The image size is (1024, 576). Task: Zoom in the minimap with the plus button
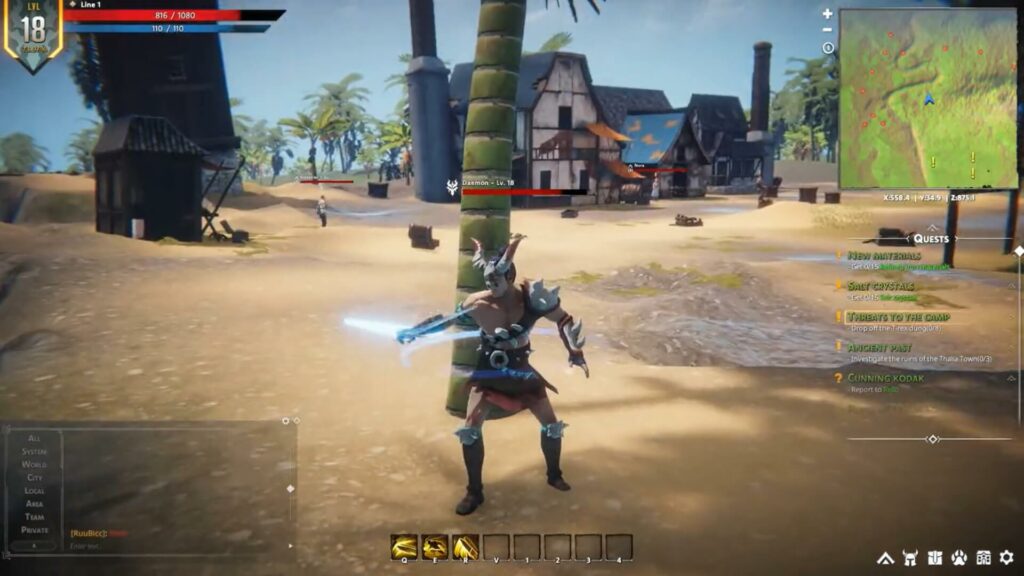[x=827, y=14]
